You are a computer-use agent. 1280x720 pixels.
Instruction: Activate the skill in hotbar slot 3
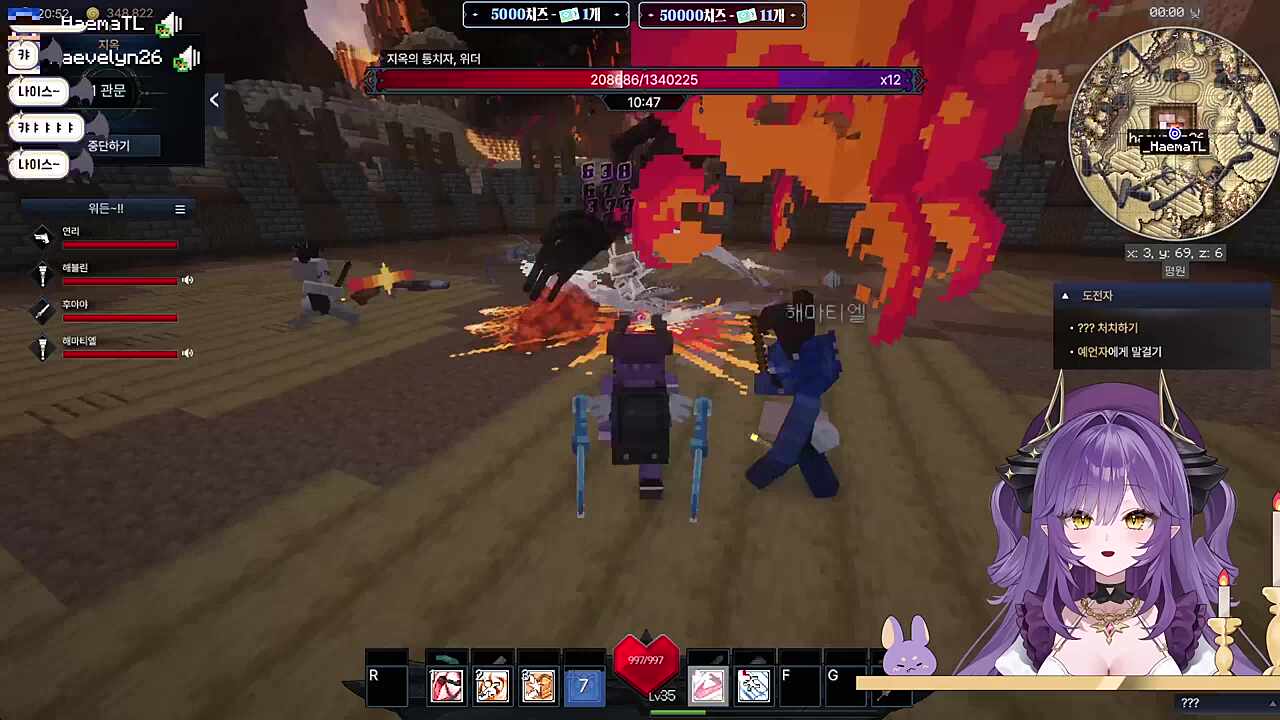pyautogui.click(x=538, y=686)
